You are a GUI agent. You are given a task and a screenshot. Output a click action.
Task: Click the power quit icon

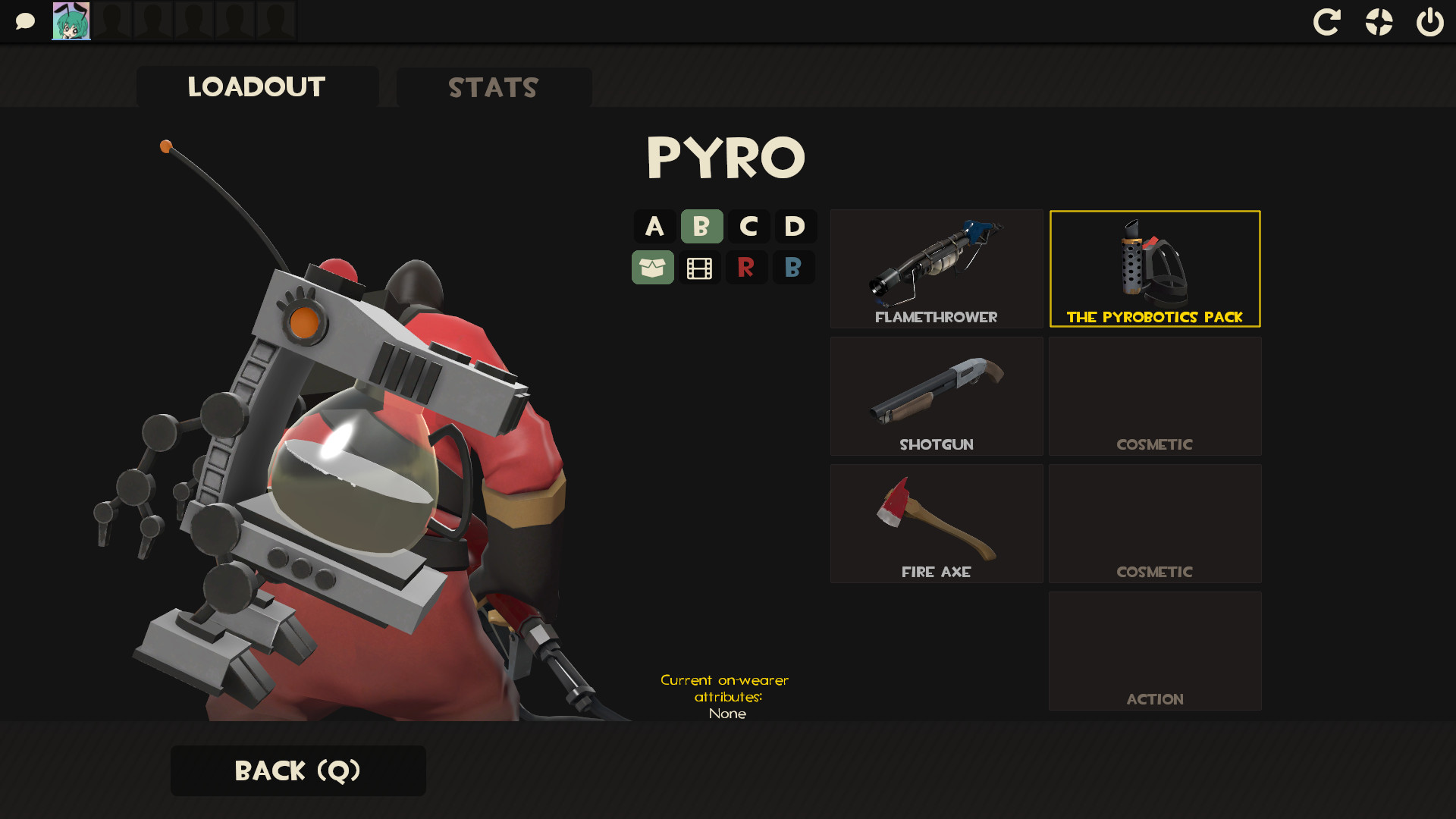pyautogui.click(x=1429, y=22)
